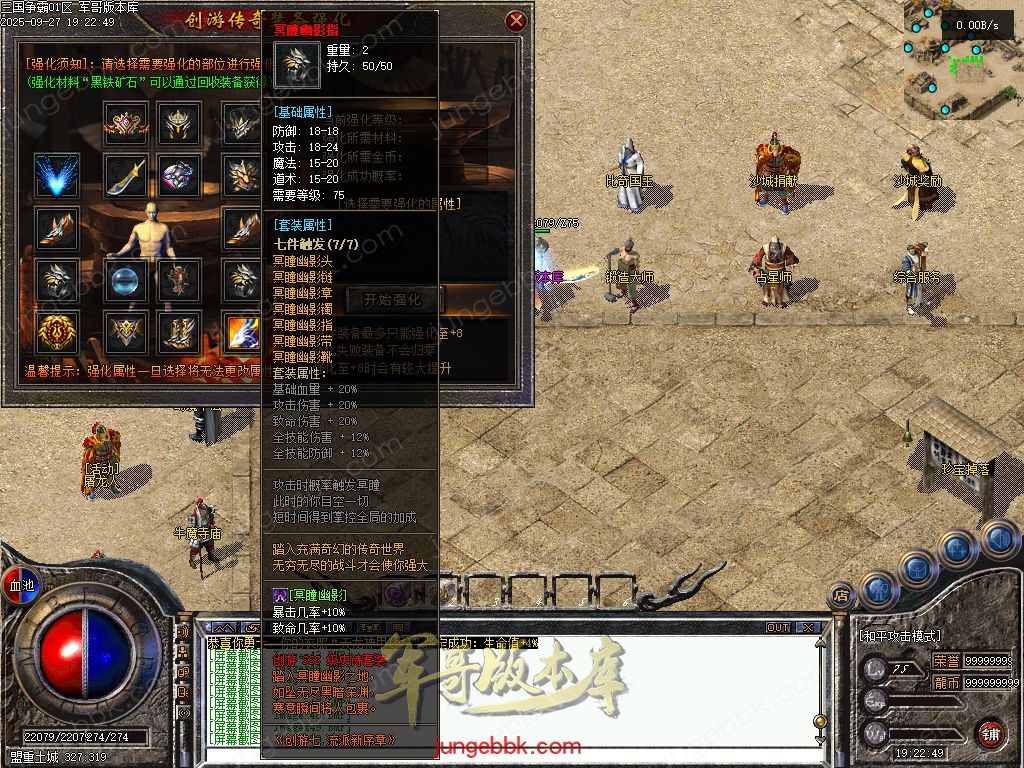Select the blue wings equipment slot
1024x768 pixels.
(58, 176)
